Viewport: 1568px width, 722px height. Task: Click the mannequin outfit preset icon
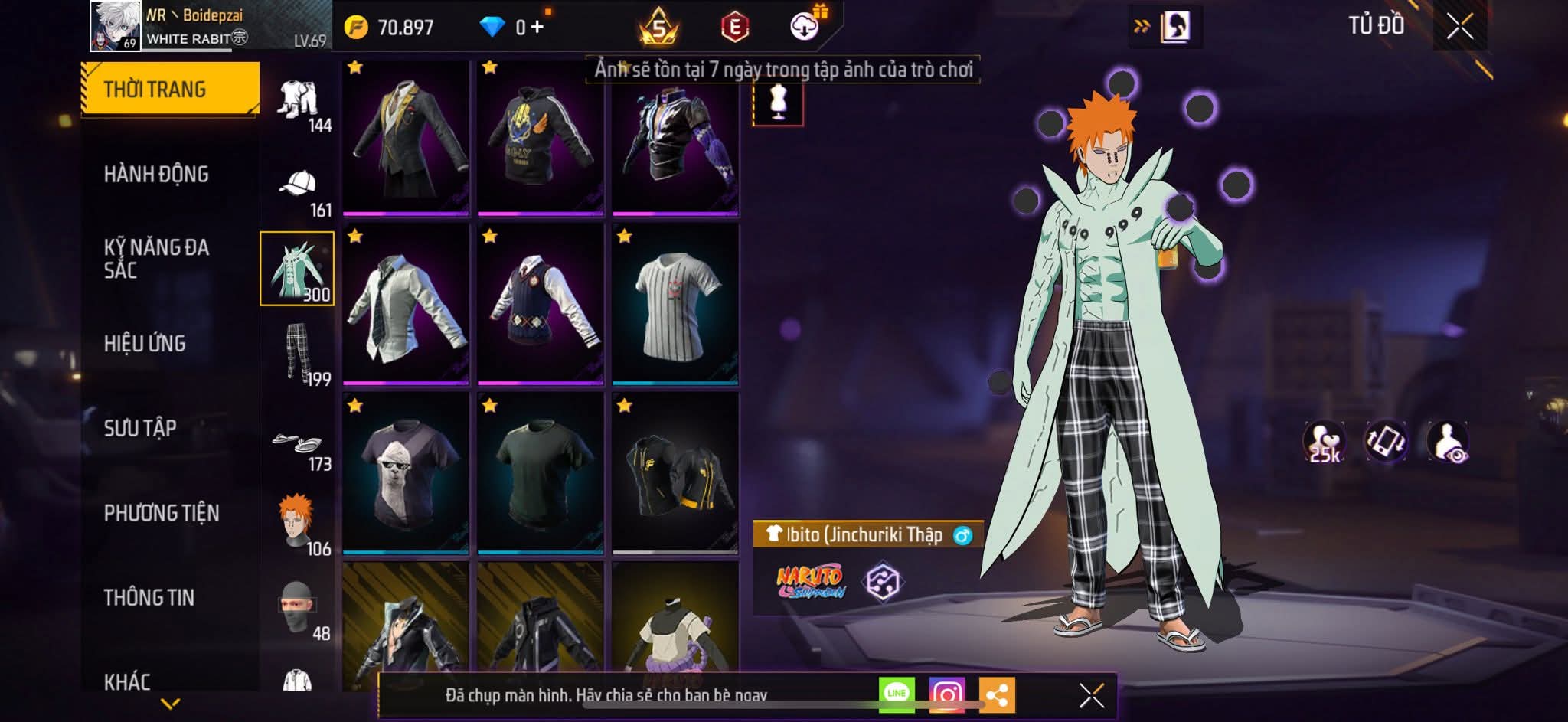point(778,103)
